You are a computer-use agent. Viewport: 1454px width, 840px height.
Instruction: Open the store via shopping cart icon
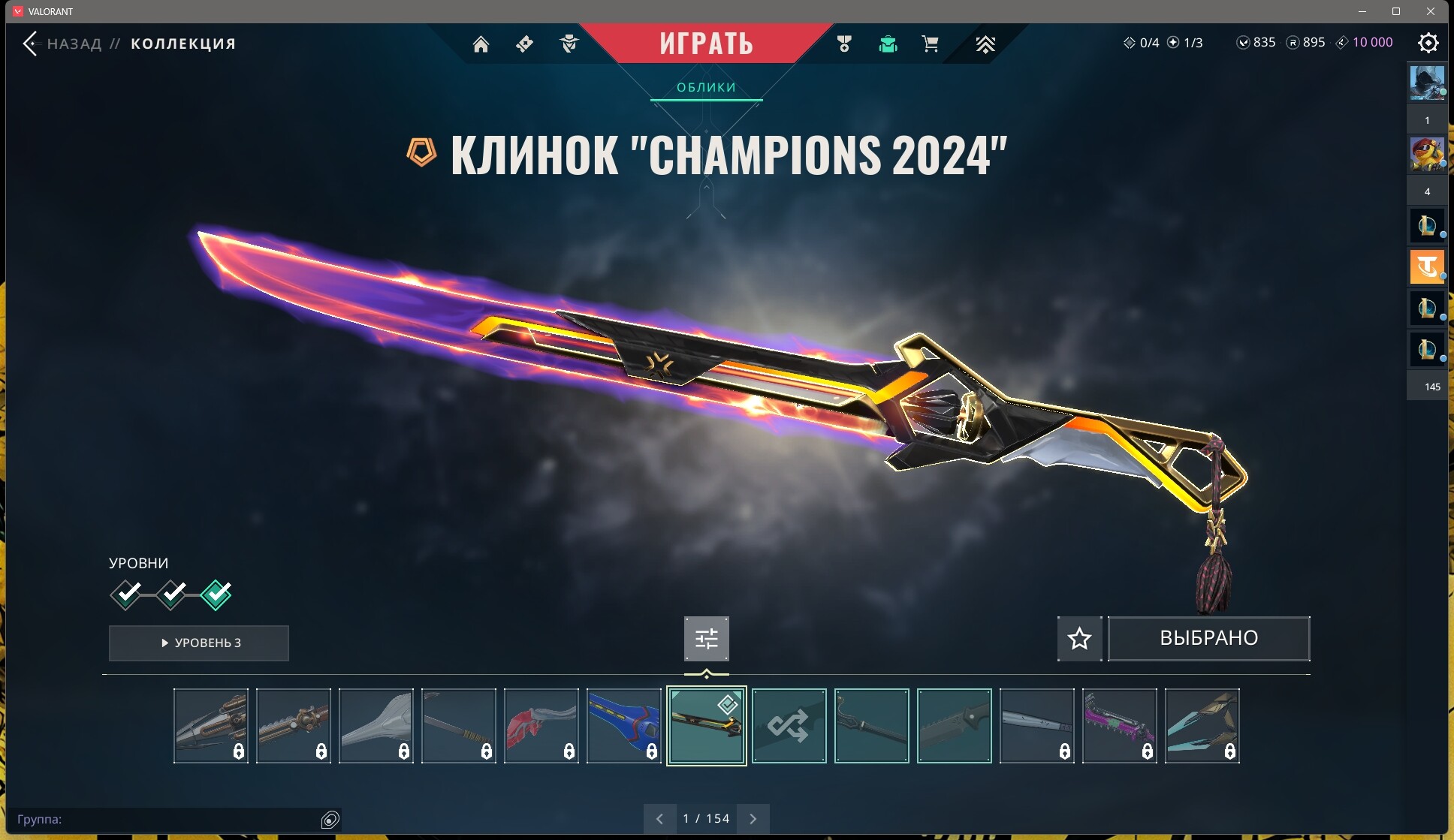[x=930, y=44]
